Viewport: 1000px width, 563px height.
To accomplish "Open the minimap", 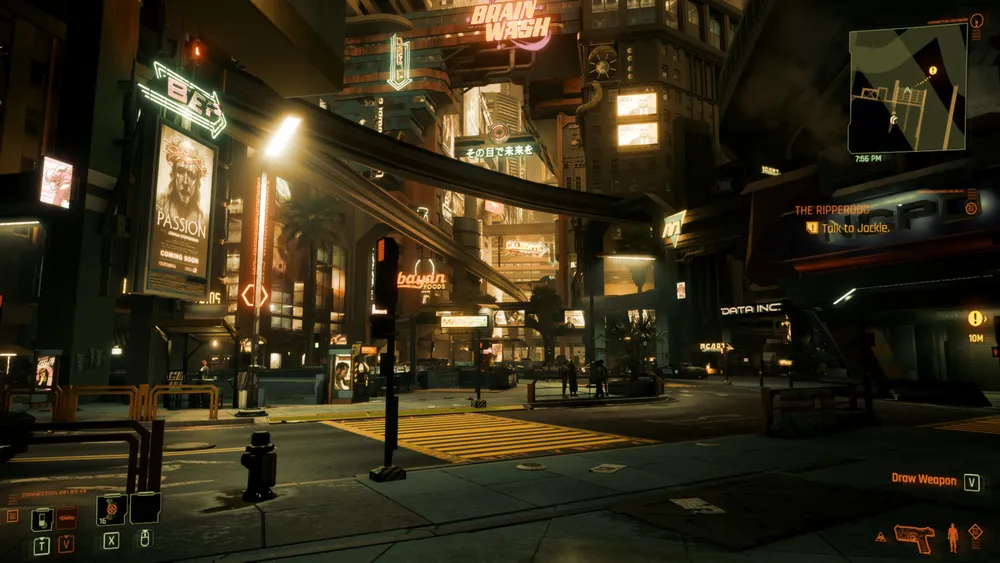I will [907, 88].
